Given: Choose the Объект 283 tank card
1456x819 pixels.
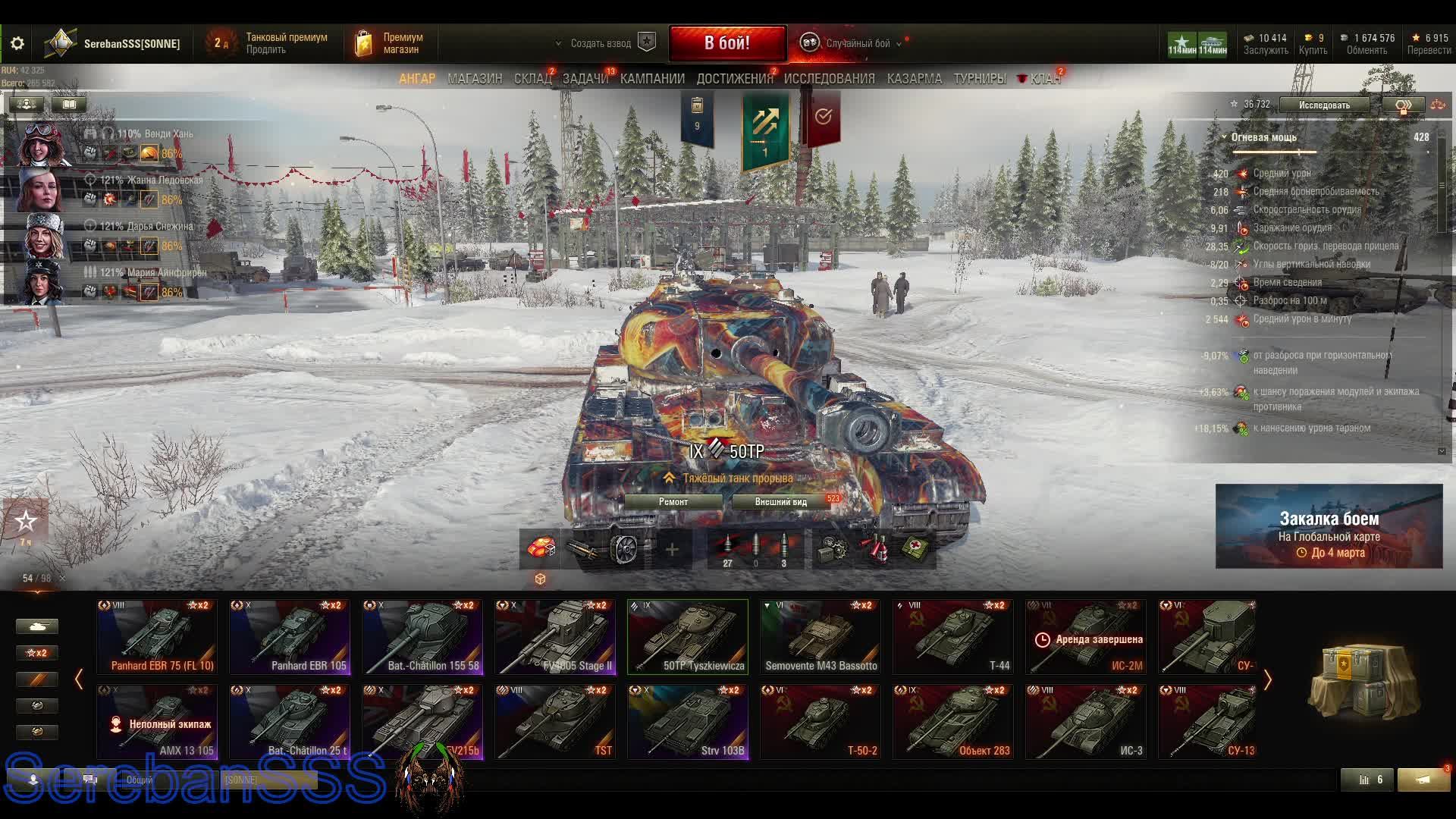Looking at the screenshot, I should (x=953, y=721).
